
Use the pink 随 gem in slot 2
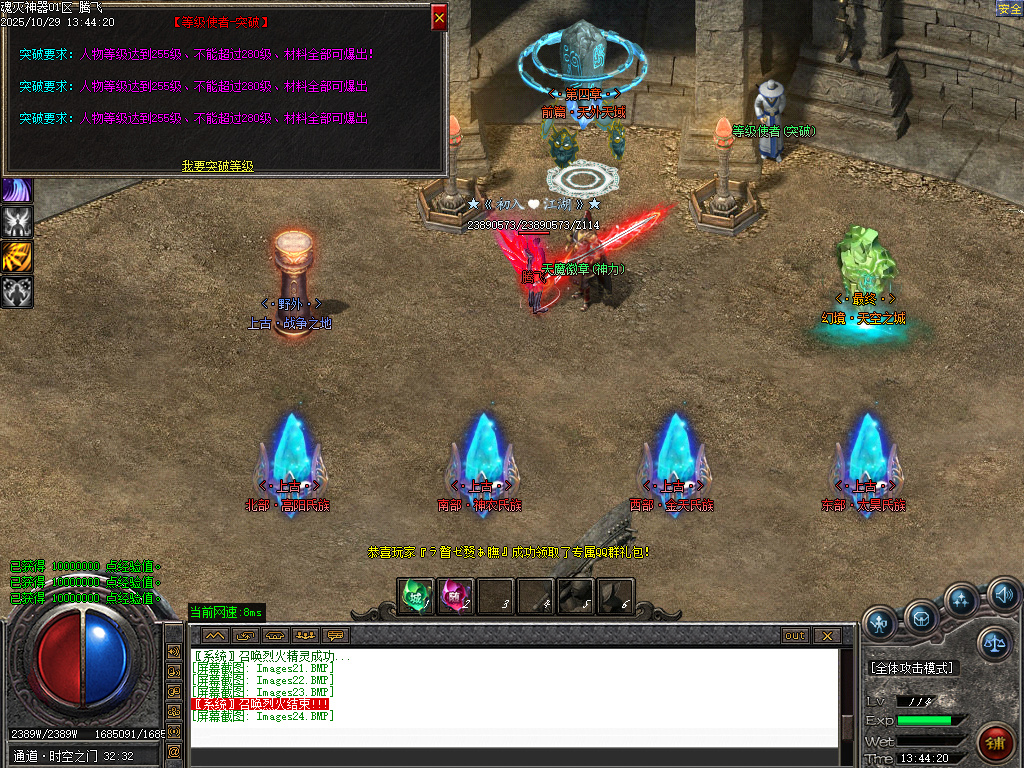[456, 597]
